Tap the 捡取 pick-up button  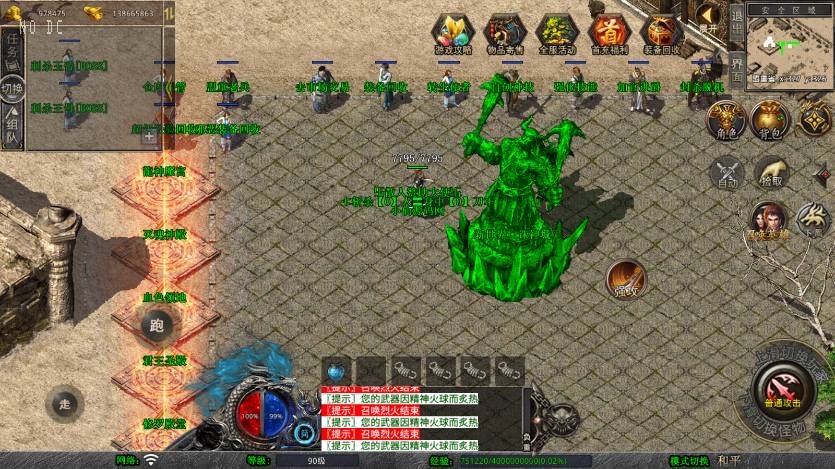pyautogui.click(x=771, y=171)
